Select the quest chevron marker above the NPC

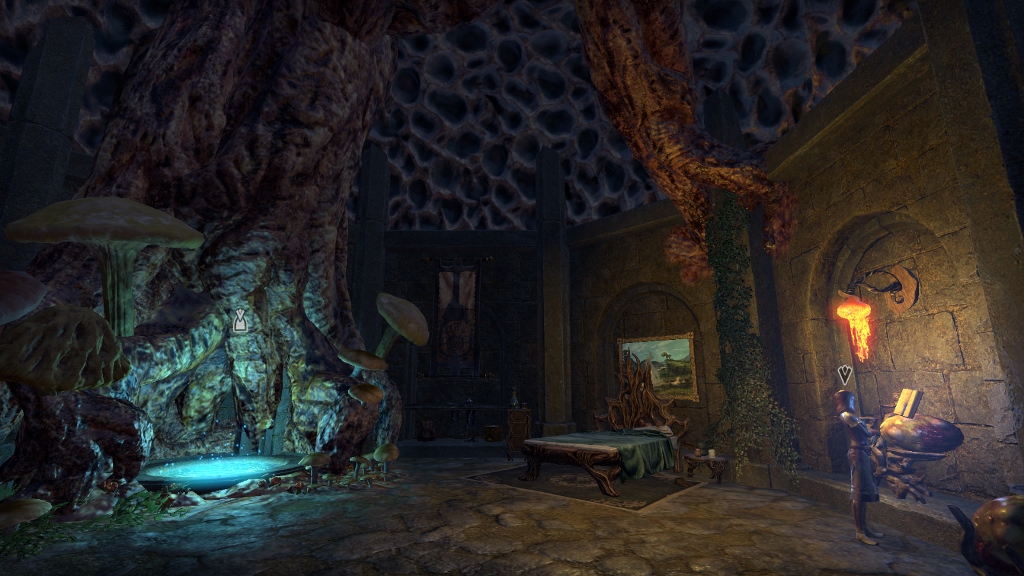[x=845, y=375]
